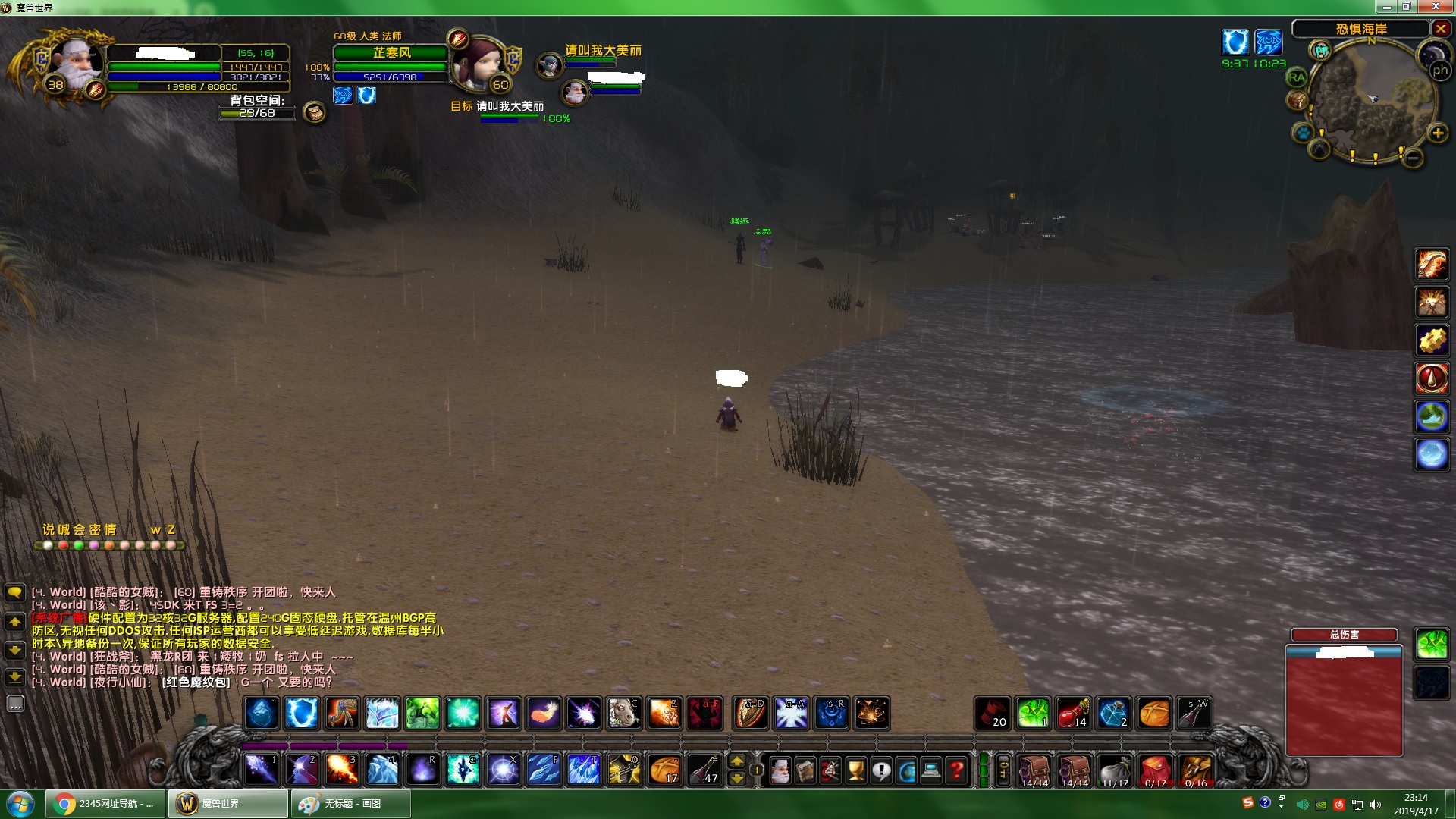Open the red backpack showing 0/12

[x=1154, y=770]
